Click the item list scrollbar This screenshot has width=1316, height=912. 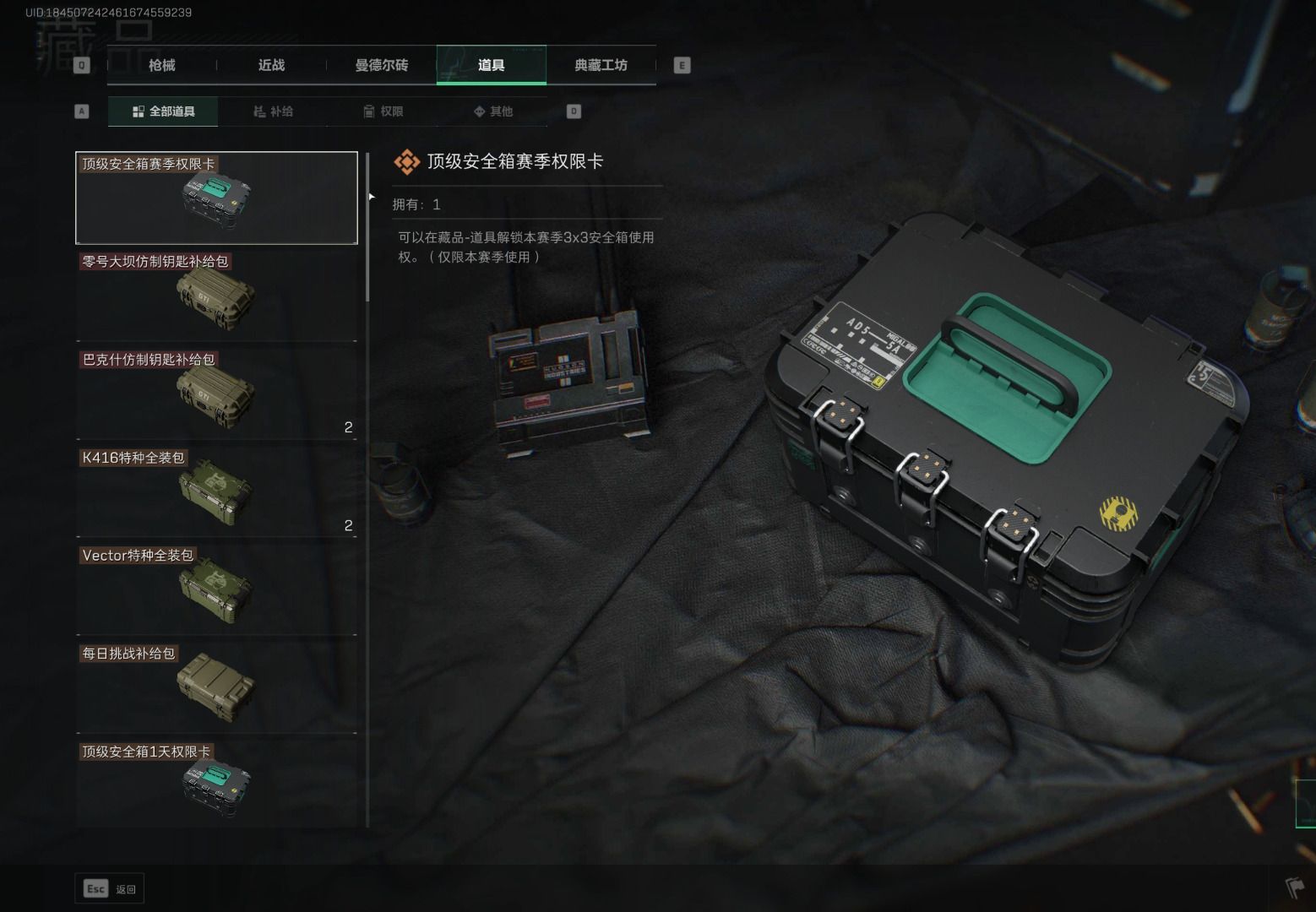tap(367, 228)
